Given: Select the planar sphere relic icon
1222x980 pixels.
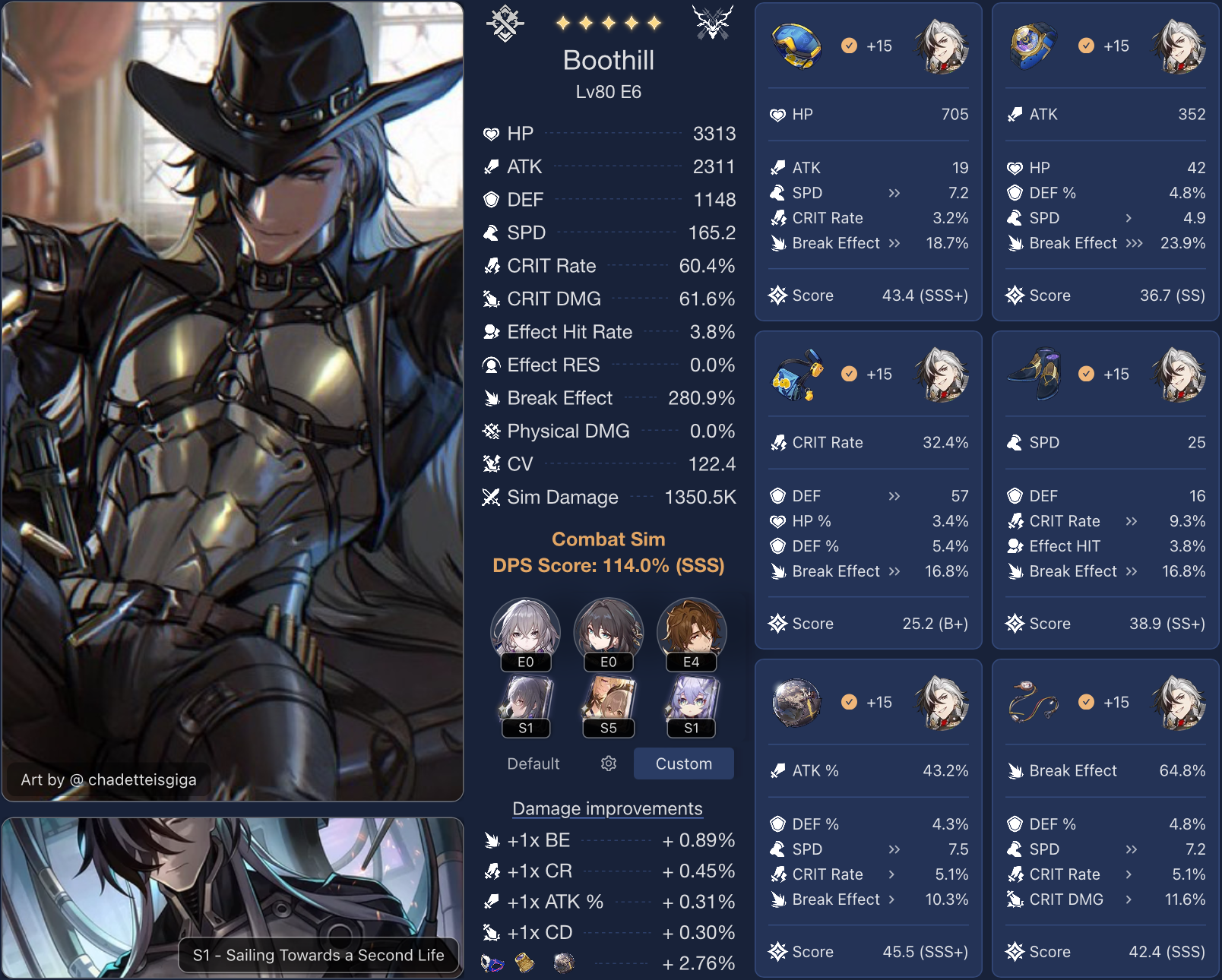Looking at the screenshot, I should click(796, 703).
